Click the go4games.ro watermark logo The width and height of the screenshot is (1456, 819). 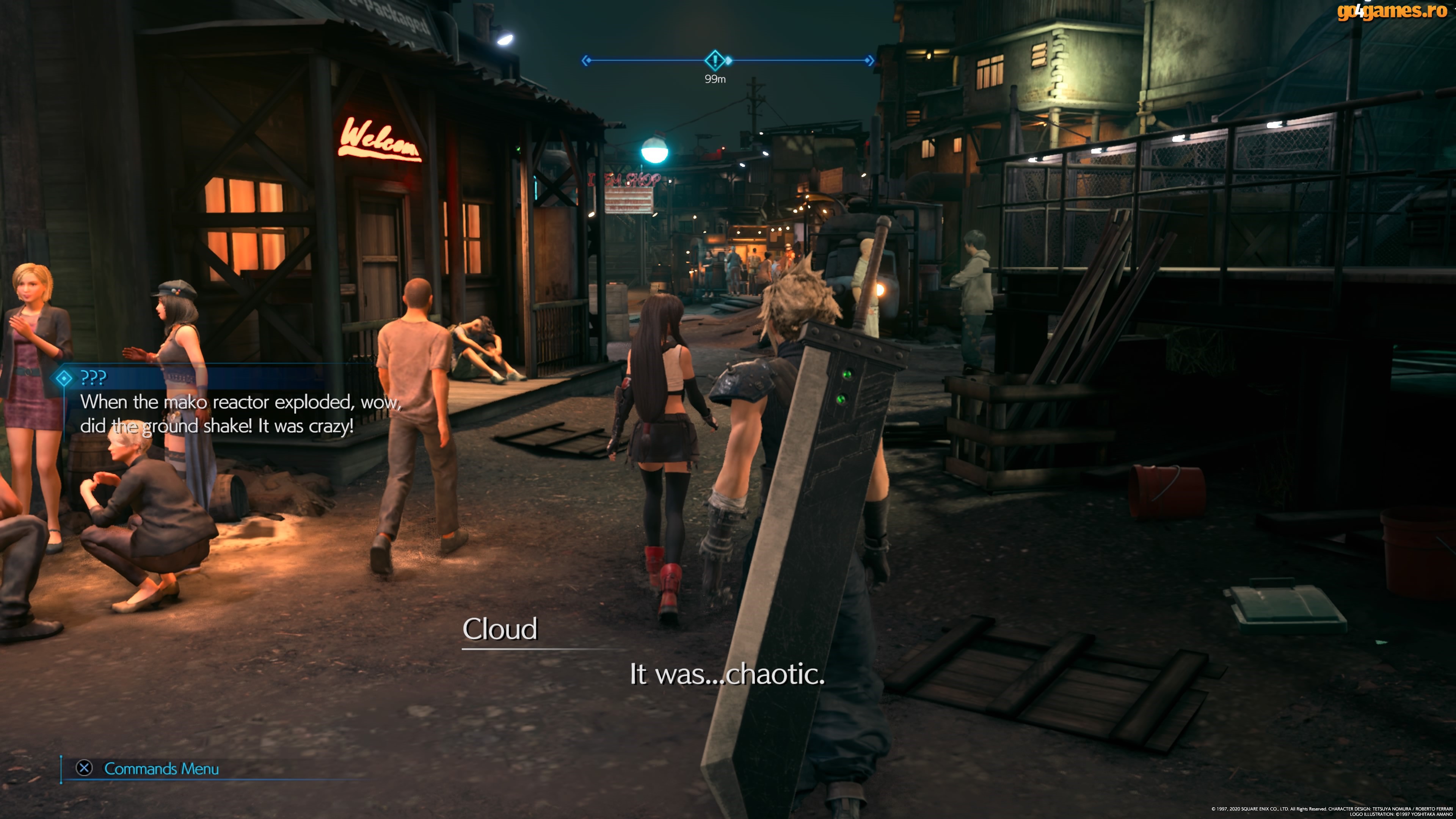(x=1392, y=11)
